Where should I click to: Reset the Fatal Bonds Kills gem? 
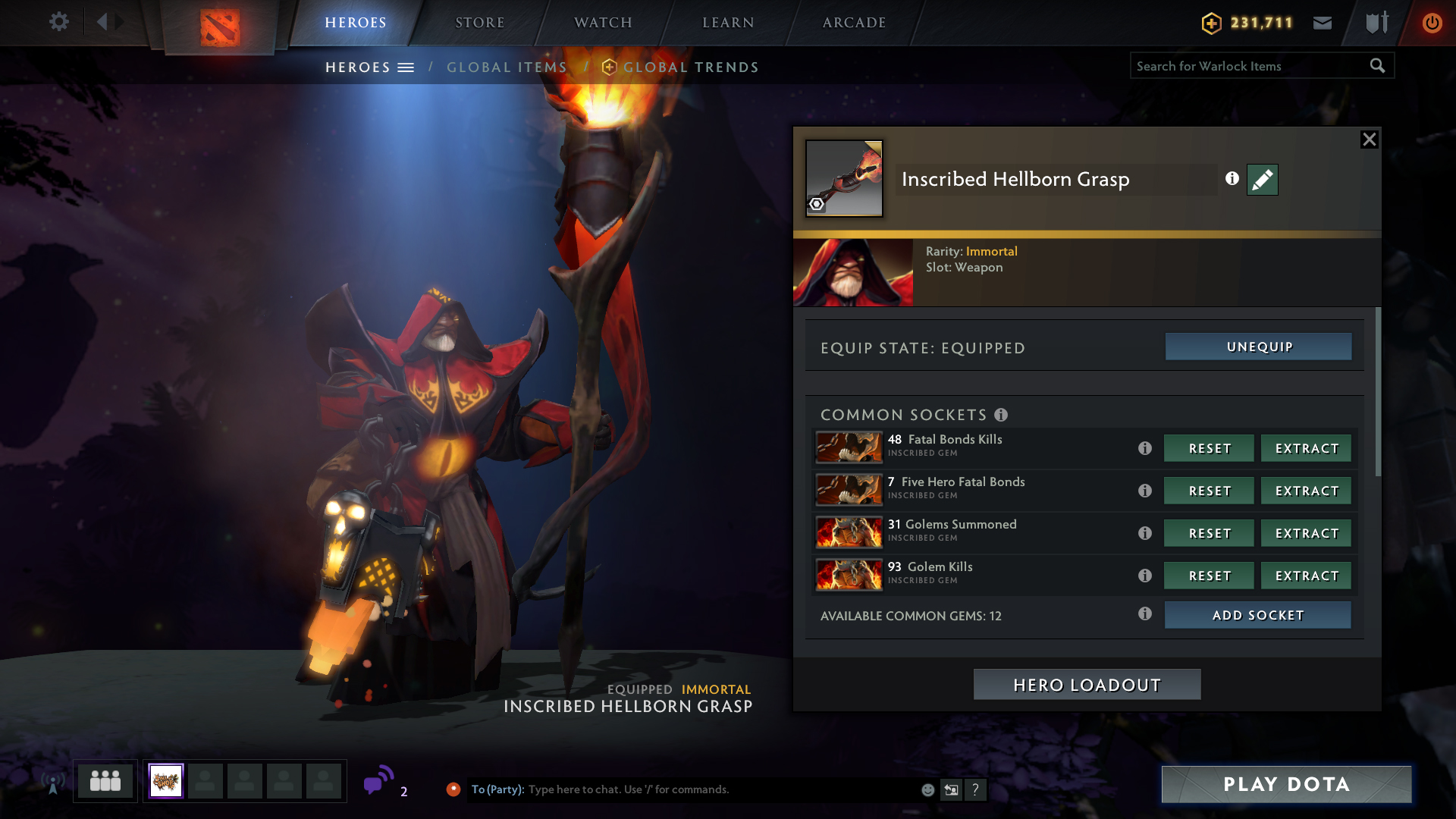pyautogui.click(x=1209, y=448)
